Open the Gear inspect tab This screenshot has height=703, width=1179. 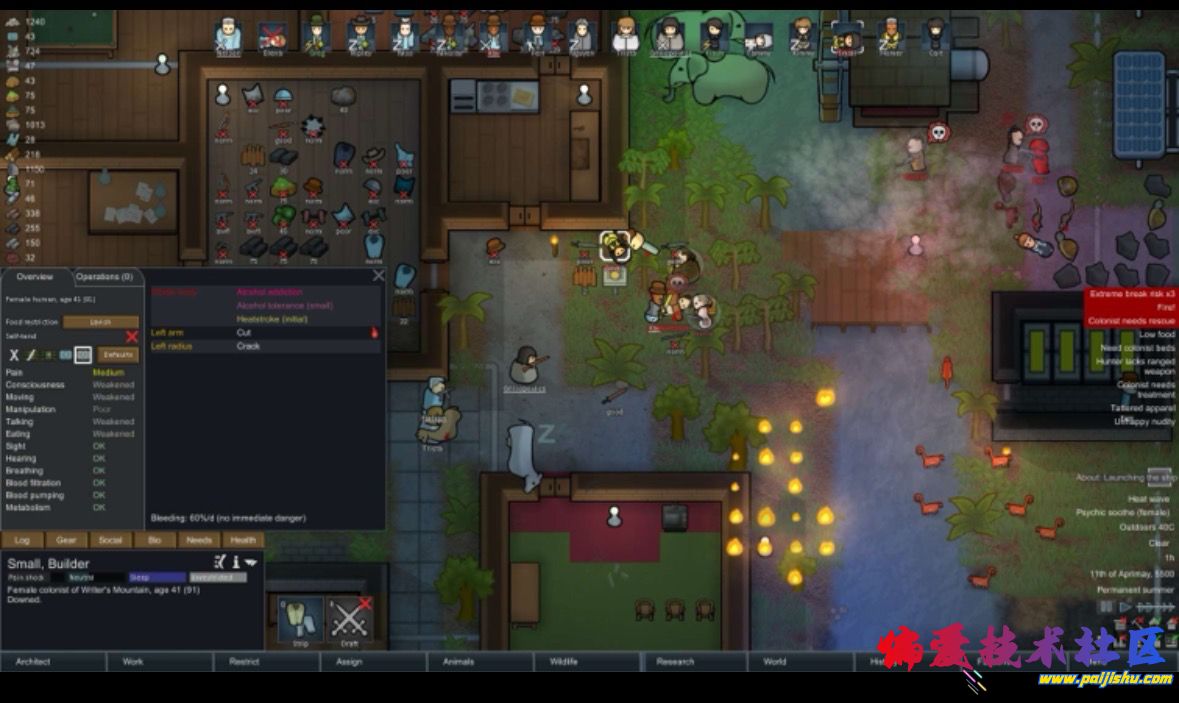(66, 540)
